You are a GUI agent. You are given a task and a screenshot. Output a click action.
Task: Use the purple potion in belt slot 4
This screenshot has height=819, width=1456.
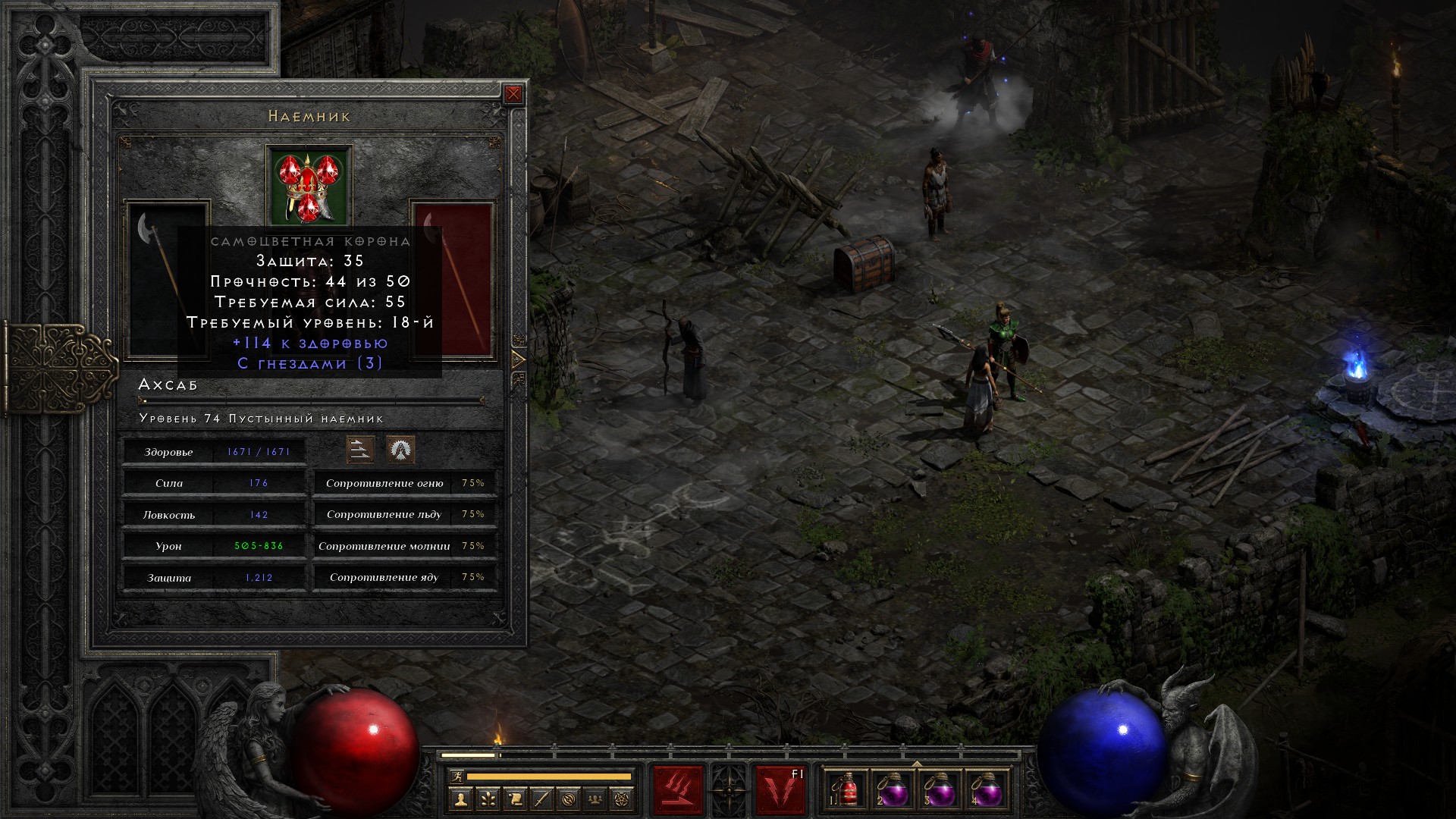[986, 790]
